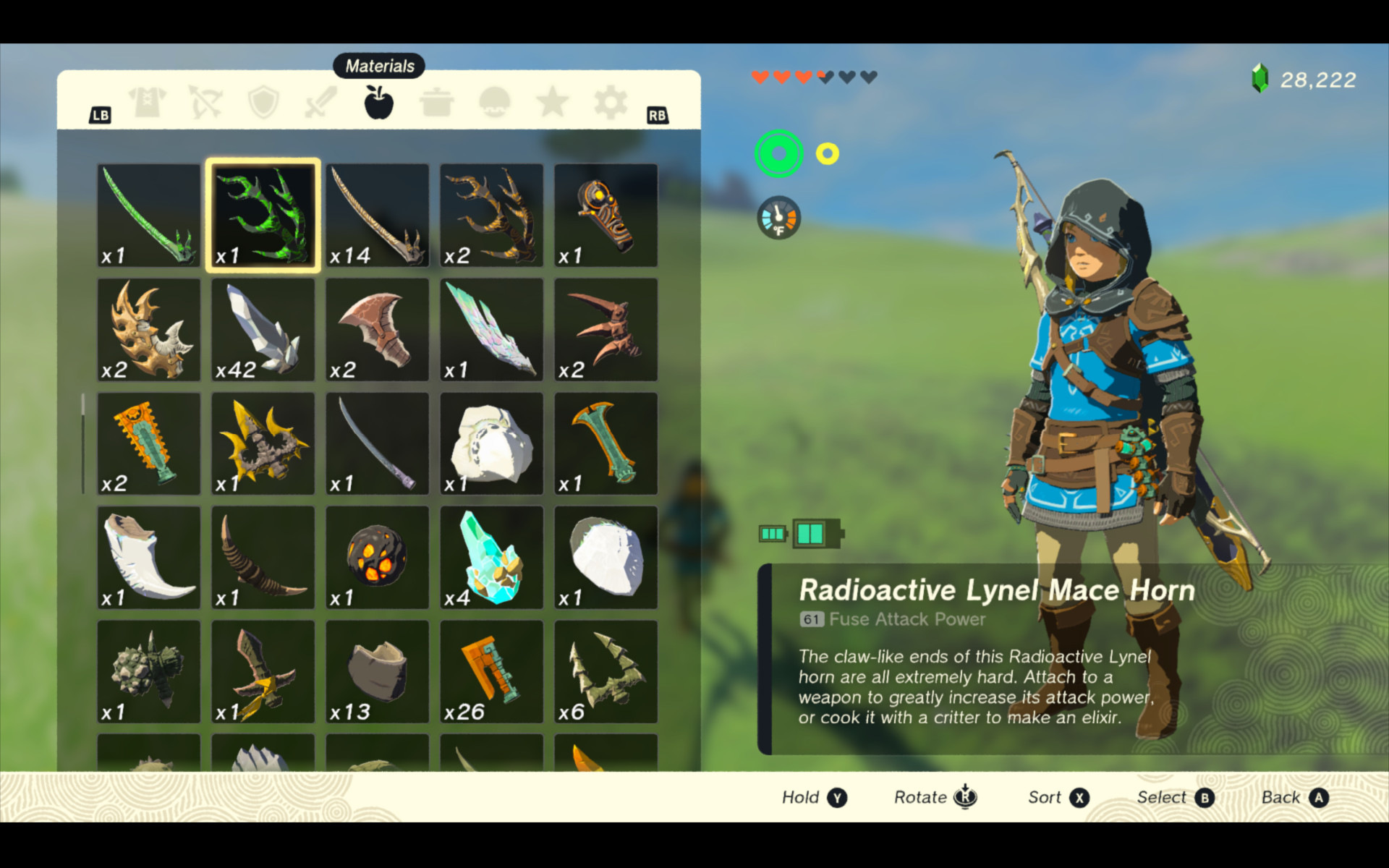Viewport: 1389px width, 868px height.
Task: Click the green sensor circle indicator
Action: pyautogui.click(x=778, y=153)
